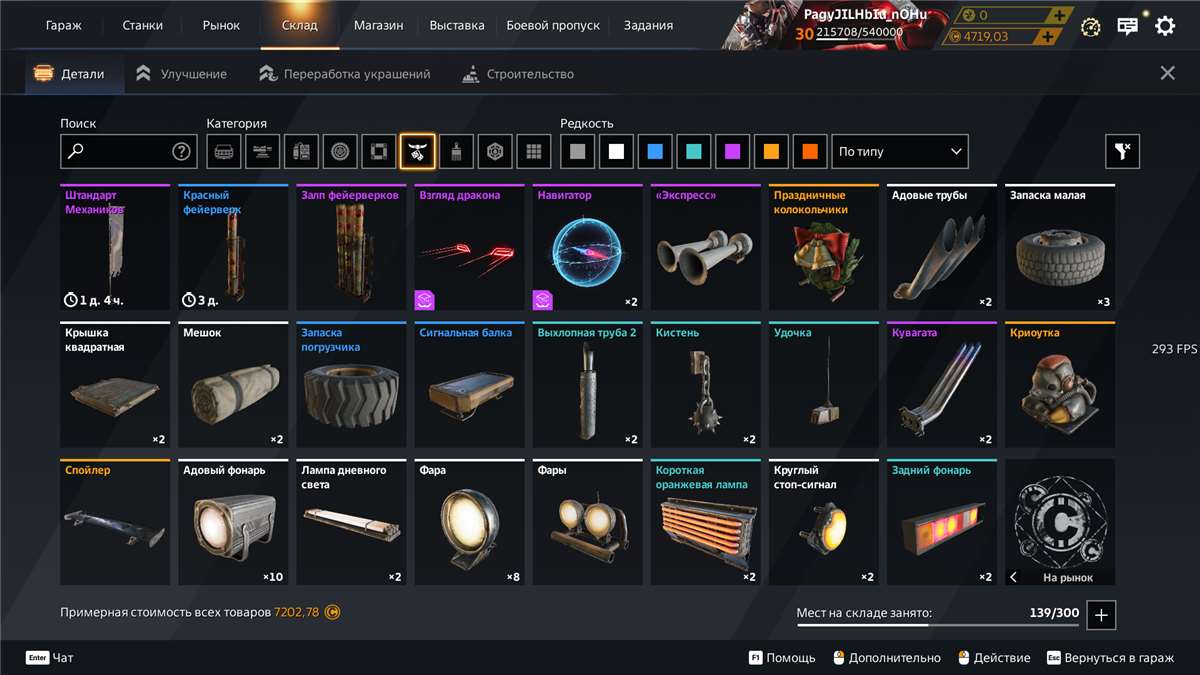Open the По типу sorting dropdown
The width and height of the screenshot is (1200, 675).
900,152
